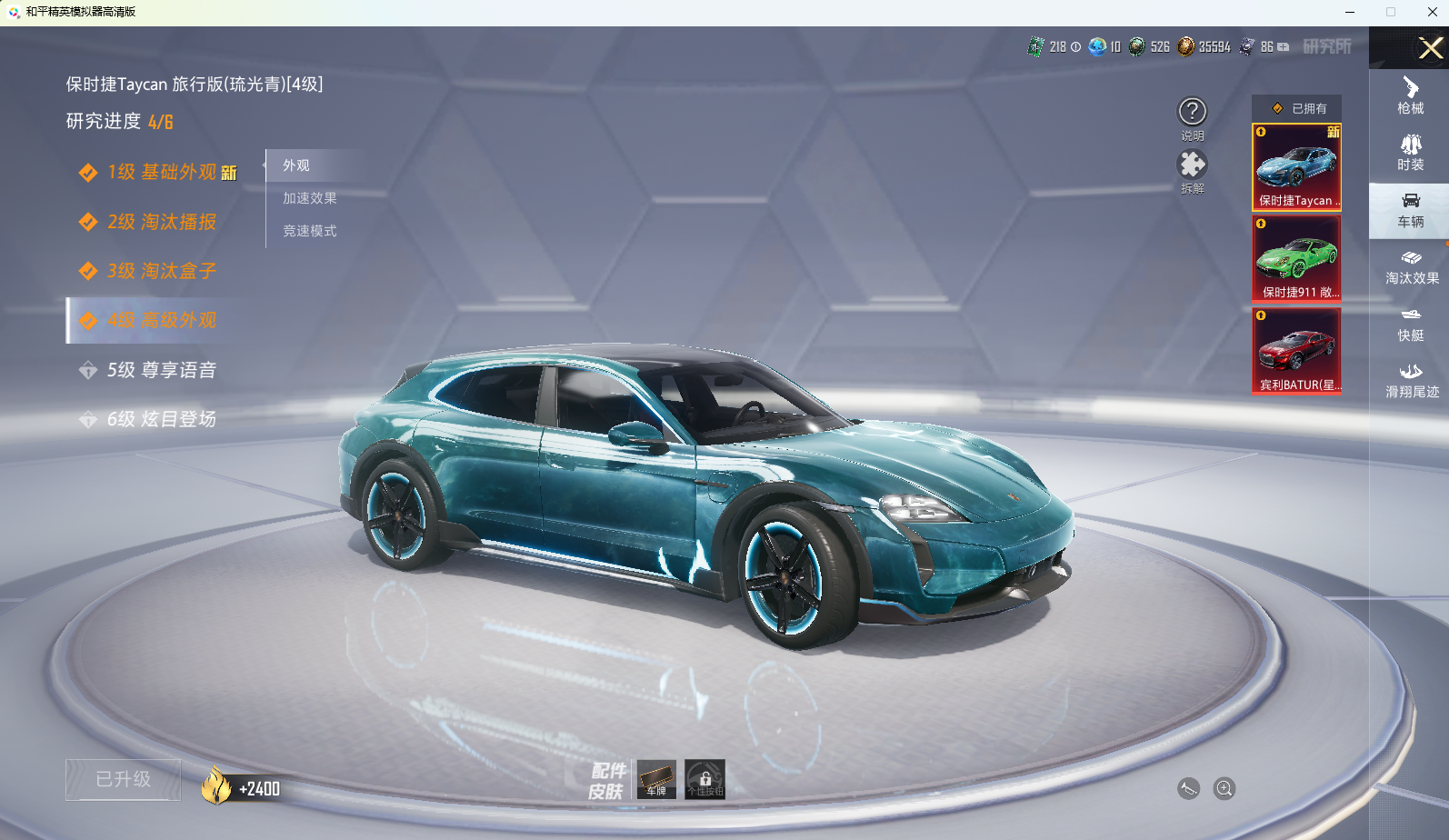Open the 说明 question mark help
This screenshot has width=1449, height=840.
tap(1192, 113)
